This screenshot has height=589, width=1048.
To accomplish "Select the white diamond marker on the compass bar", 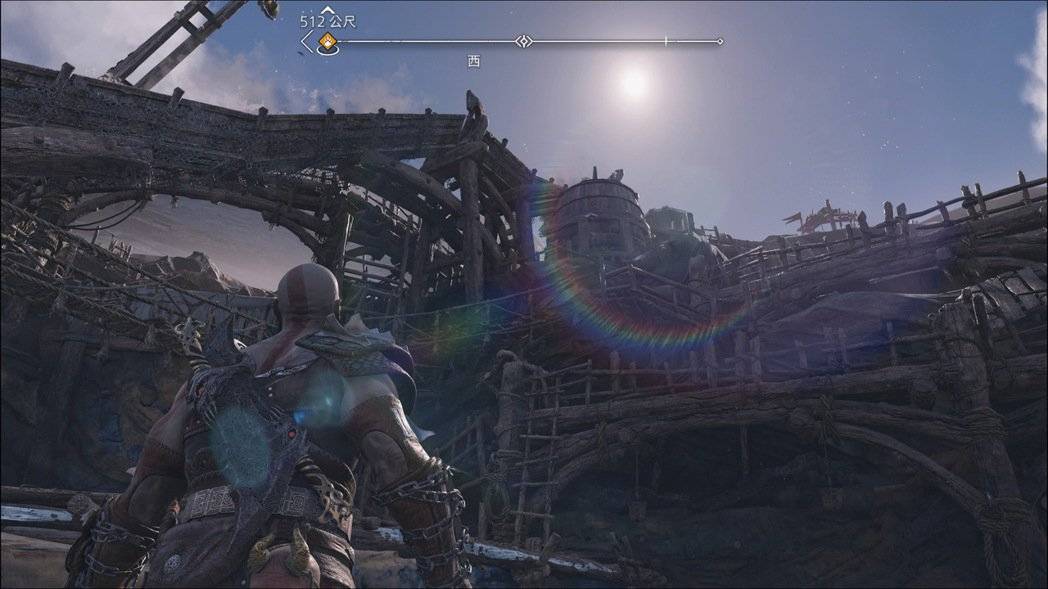I will tap(523, 41).
